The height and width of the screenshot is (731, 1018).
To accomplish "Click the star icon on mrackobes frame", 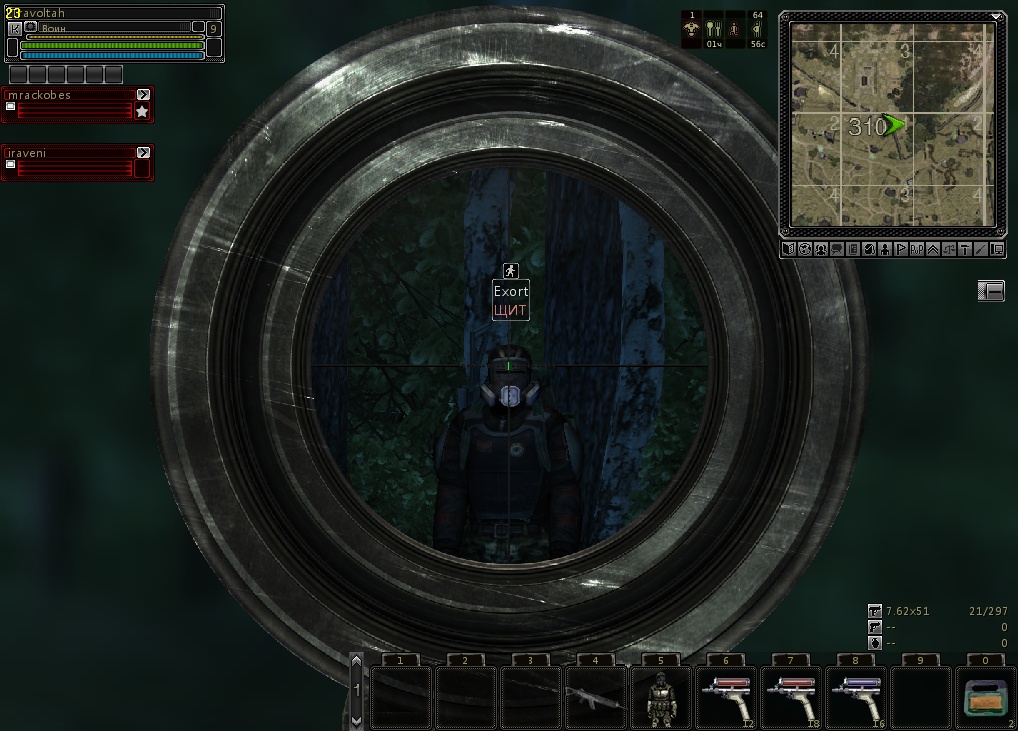I will pyautogui.click(x=142, y=112).
